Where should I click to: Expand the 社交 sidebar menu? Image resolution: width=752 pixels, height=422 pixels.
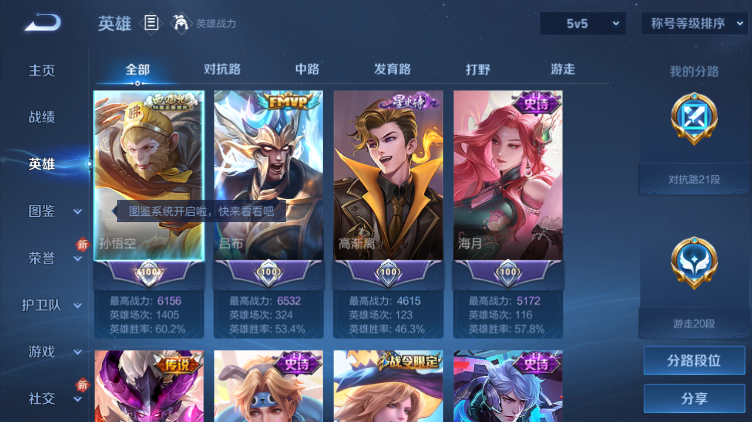point(48,398)
